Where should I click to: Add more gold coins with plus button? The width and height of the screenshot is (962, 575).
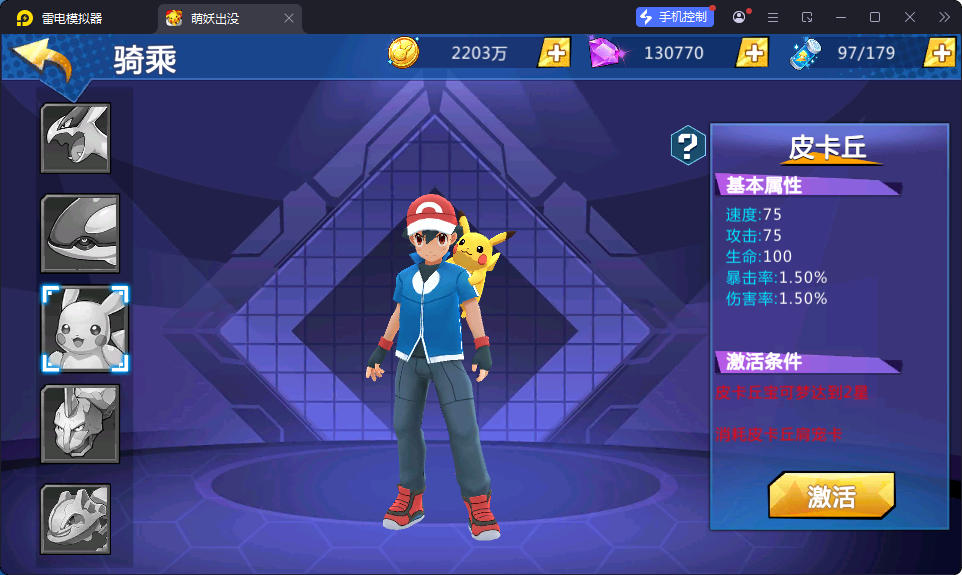(x=554, y=53)
